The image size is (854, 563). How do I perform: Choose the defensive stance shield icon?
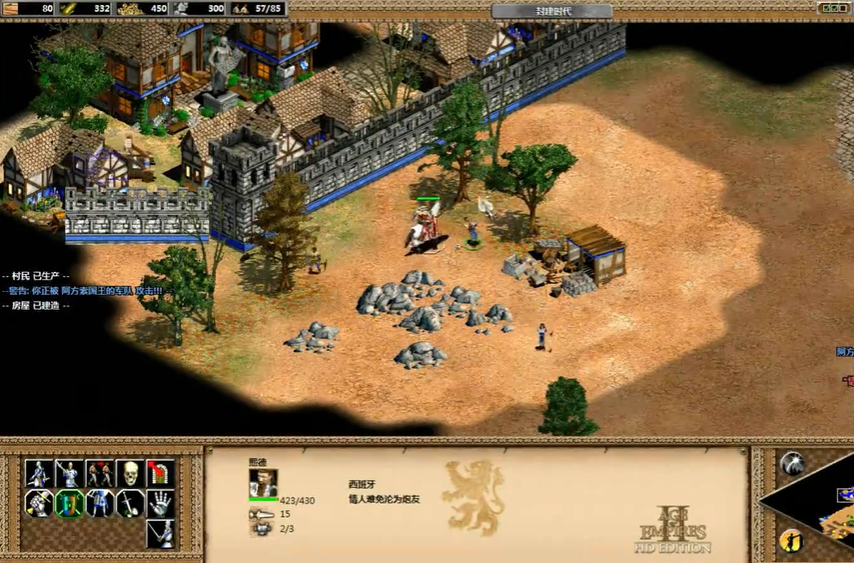coord(69,503)
